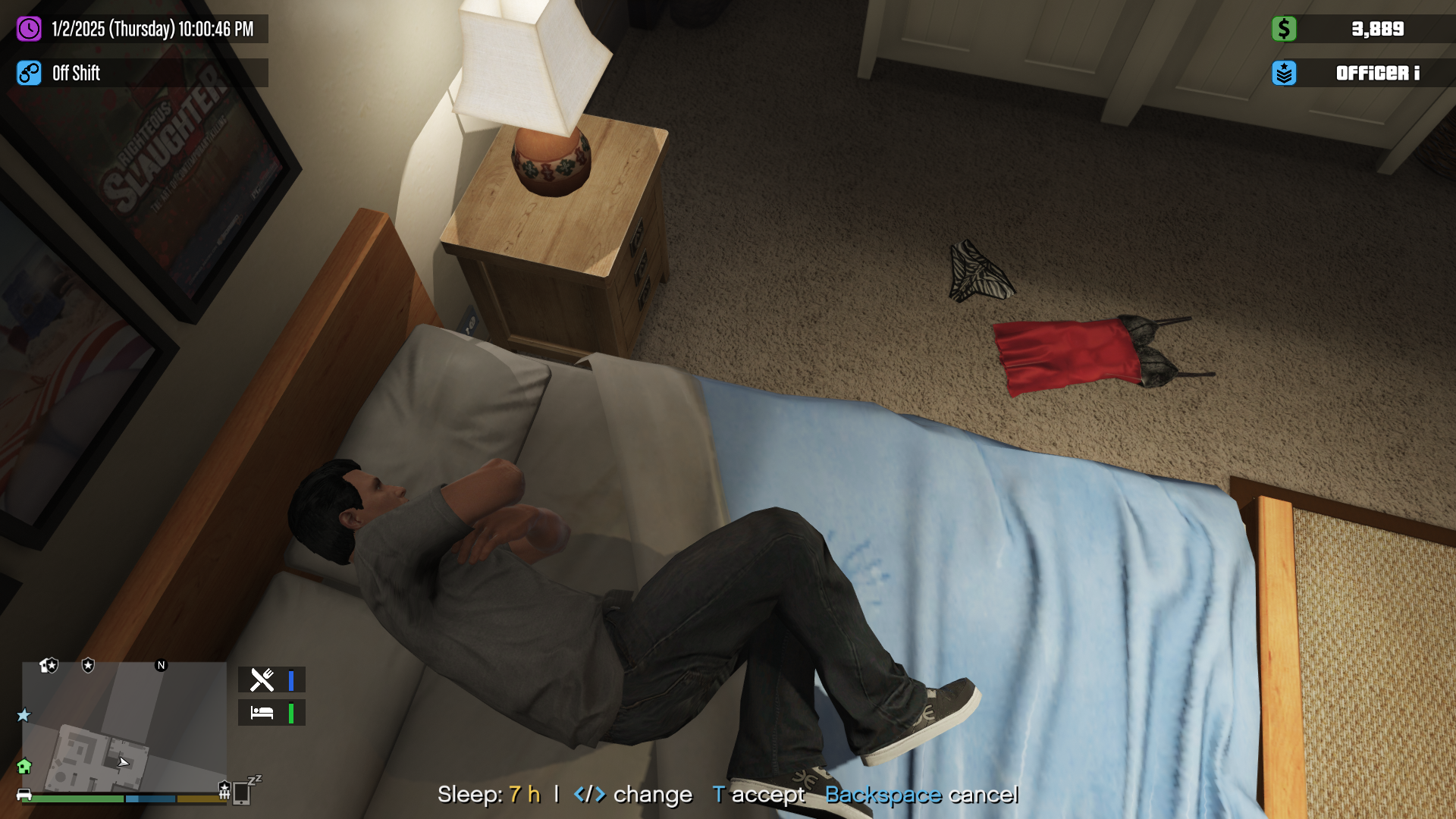Open the Officer I rank badge icon
This screenshot has height=819, width=1456.
coord(1284,74)
